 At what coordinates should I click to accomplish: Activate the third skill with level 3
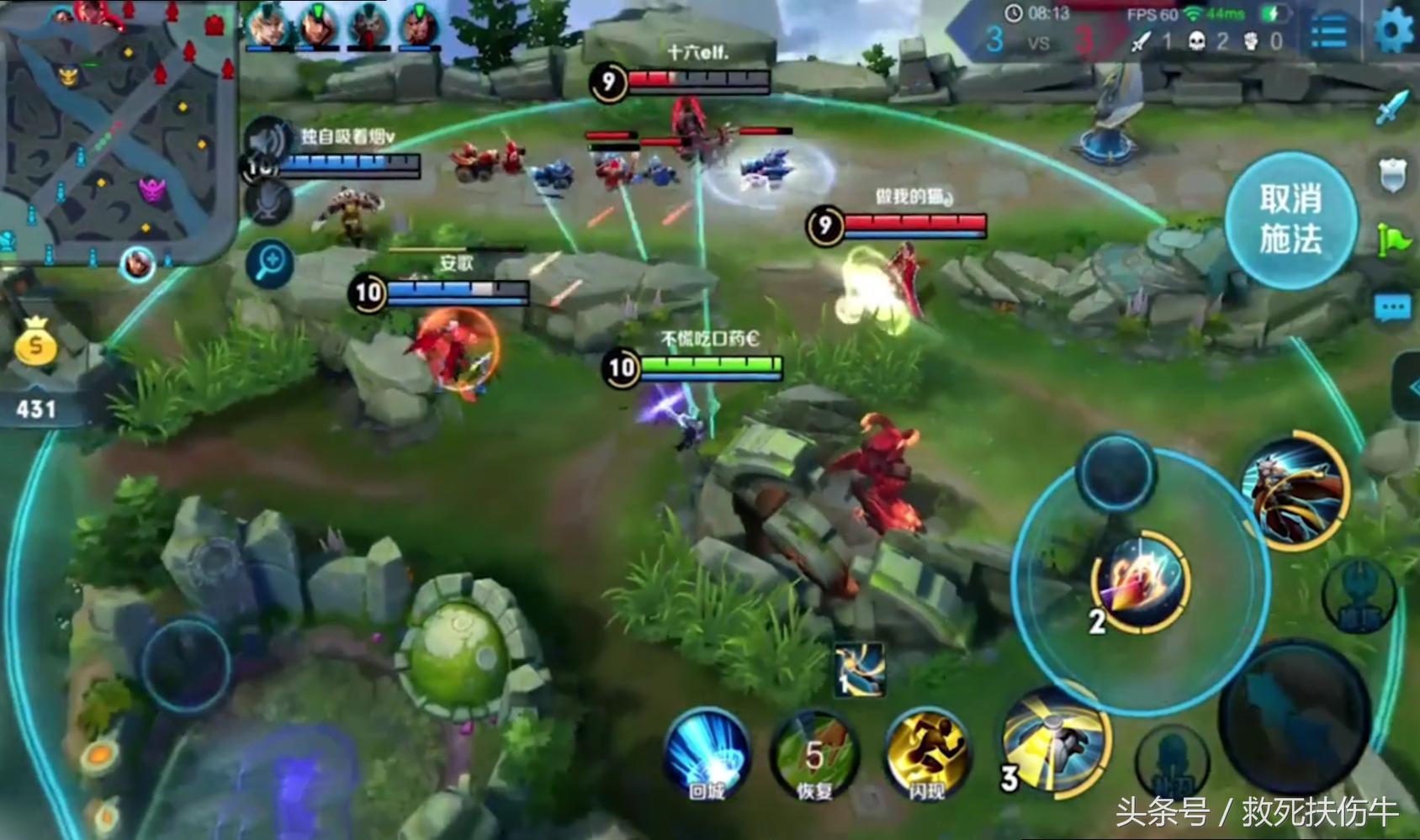pos(1059,741)
